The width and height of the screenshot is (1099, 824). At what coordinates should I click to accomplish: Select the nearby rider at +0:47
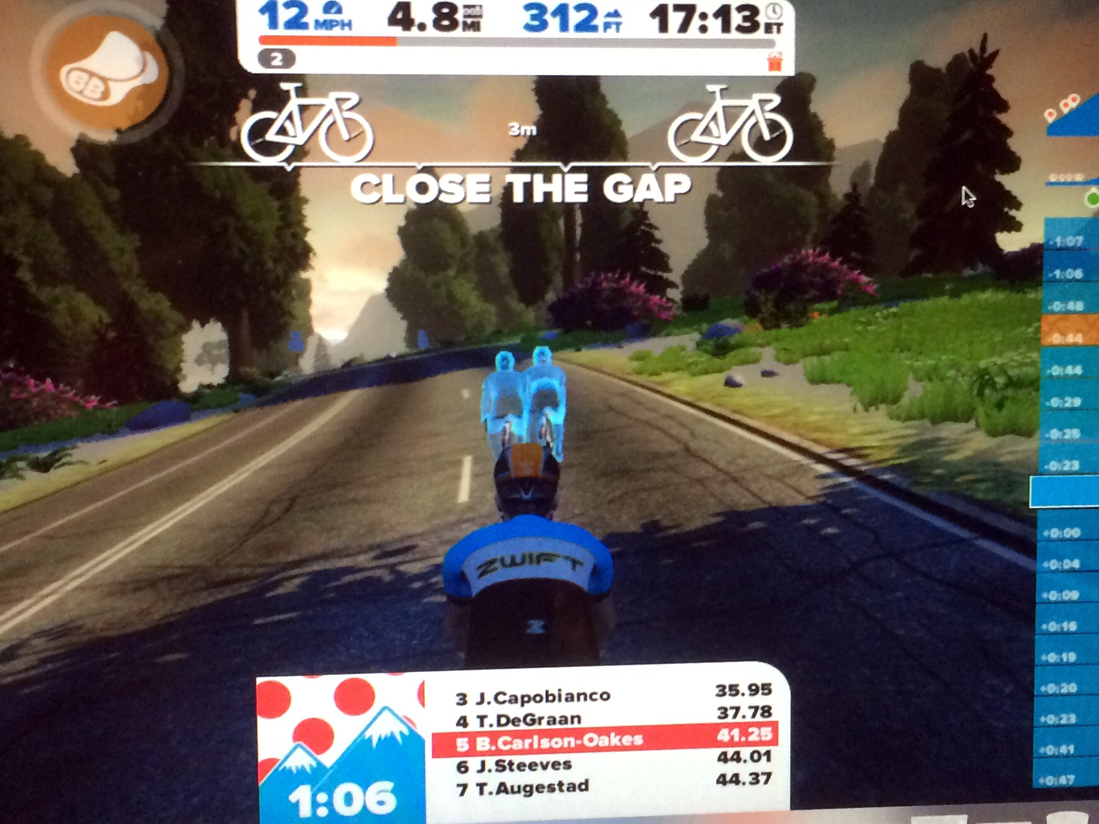pos(1071,779)
